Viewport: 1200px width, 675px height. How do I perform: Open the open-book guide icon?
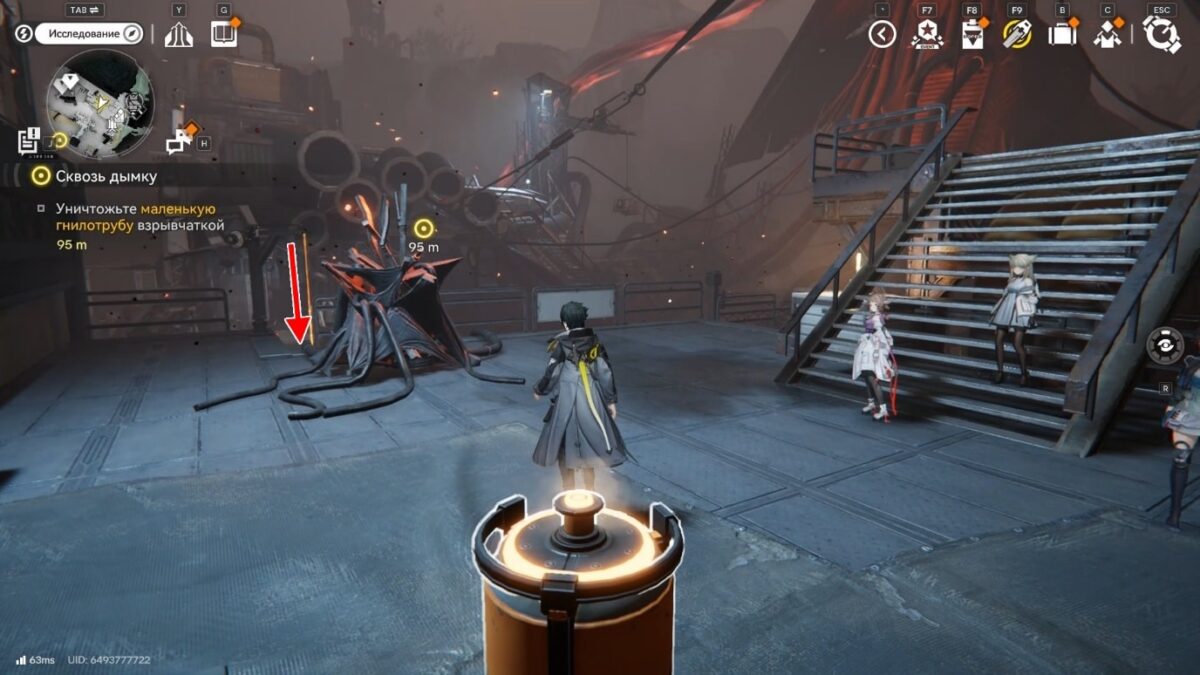(x=223, y=34)
